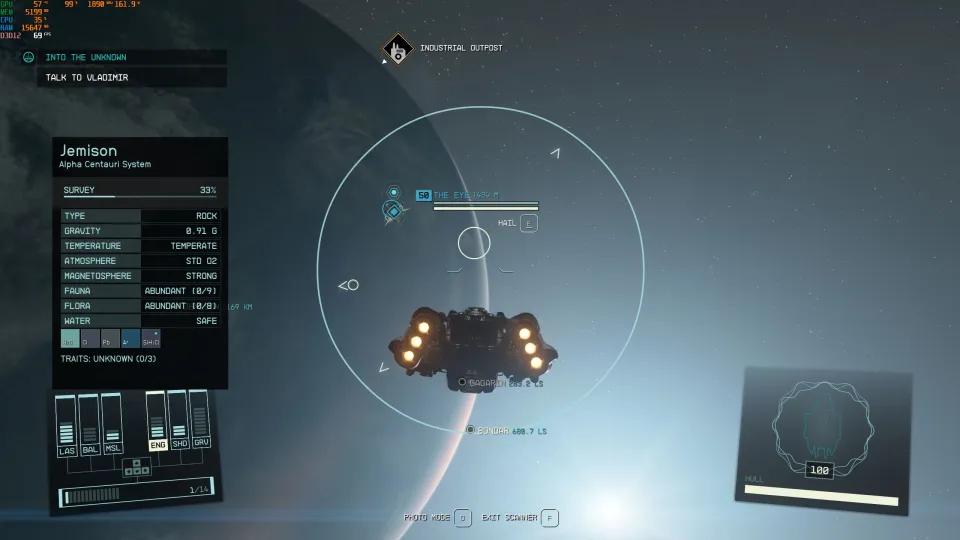Select the GRV grav drive power column
Image resolution: width=960 pixels, height=540 pixels.
click(x=201, y=421)
